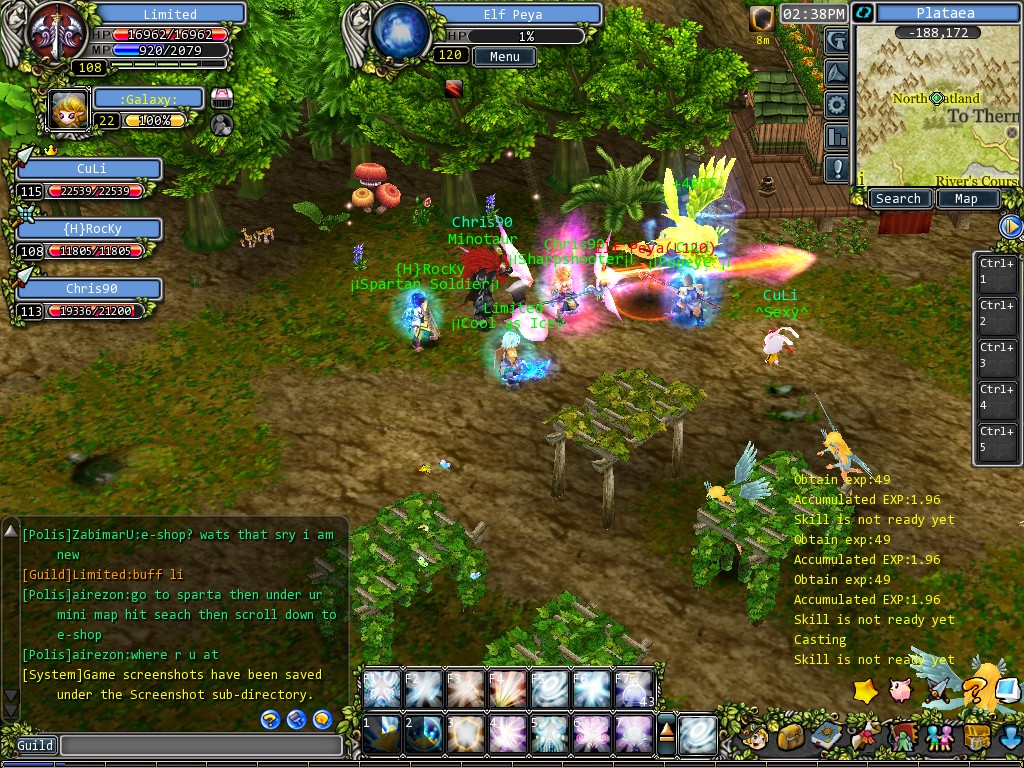This screenshot has height=768, width=1024.
Task: Open the target's Menu button
Action: click(x=505, y=57)
